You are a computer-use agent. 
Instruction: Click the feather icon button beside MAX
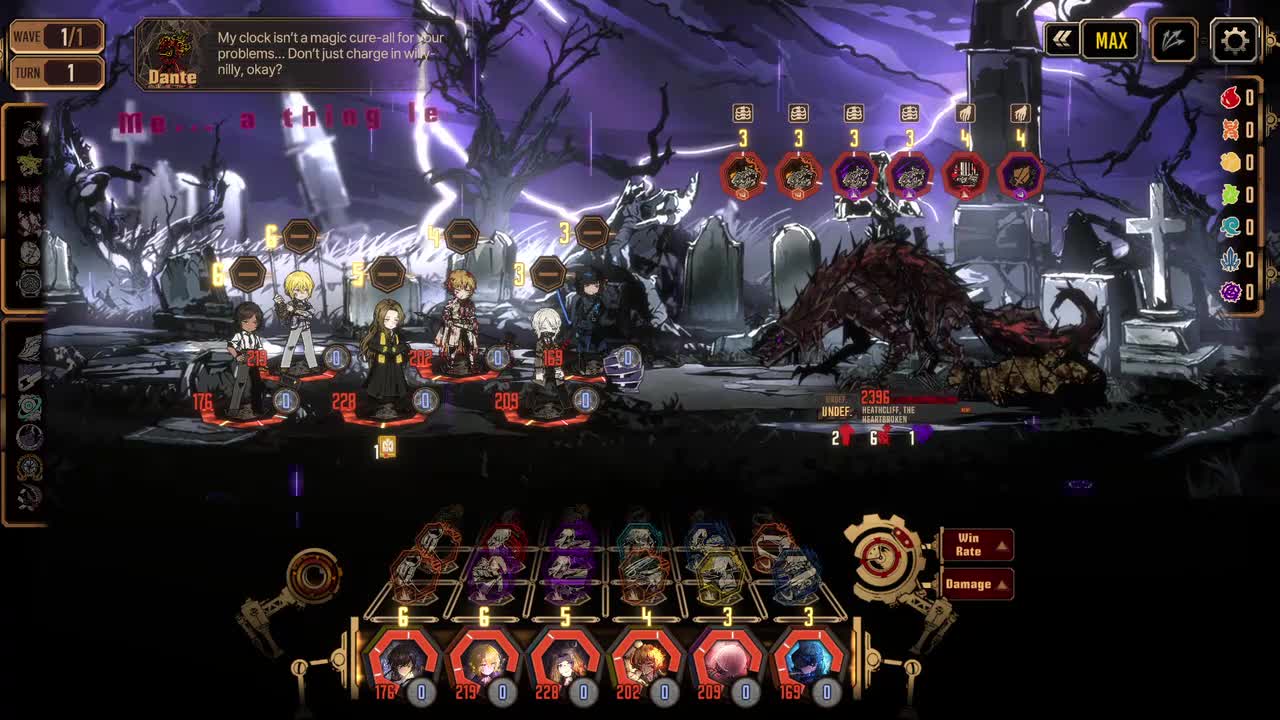coord(1173,41)
